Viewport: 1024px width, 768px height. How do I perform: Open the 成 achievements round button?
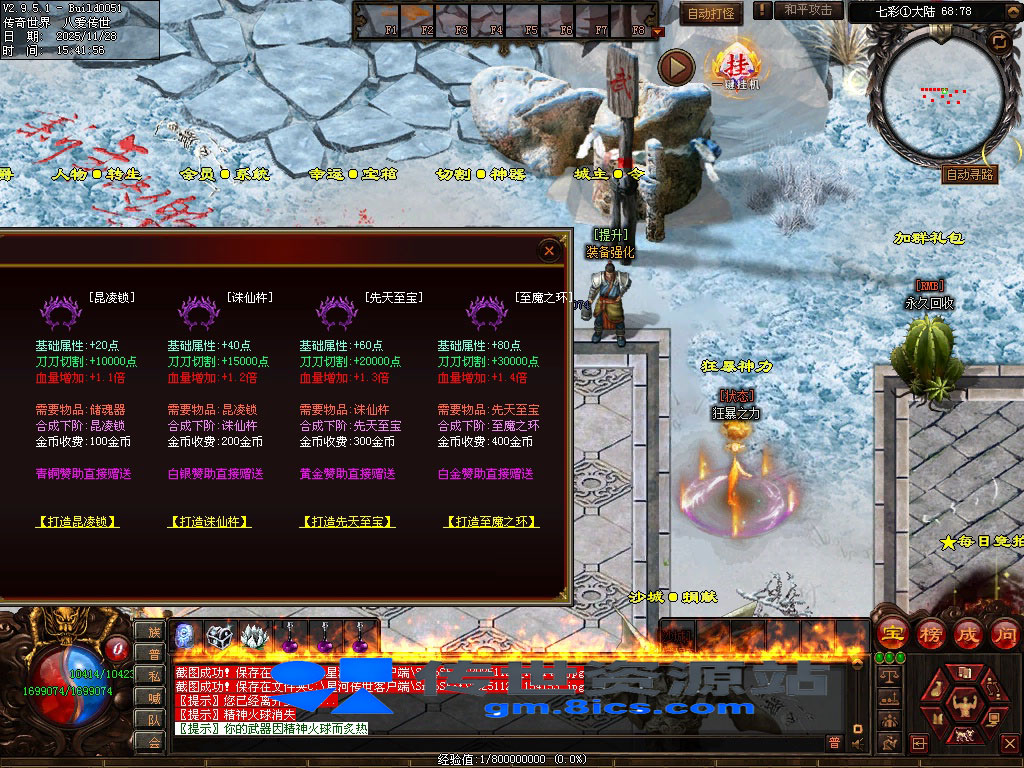point(968,633)
